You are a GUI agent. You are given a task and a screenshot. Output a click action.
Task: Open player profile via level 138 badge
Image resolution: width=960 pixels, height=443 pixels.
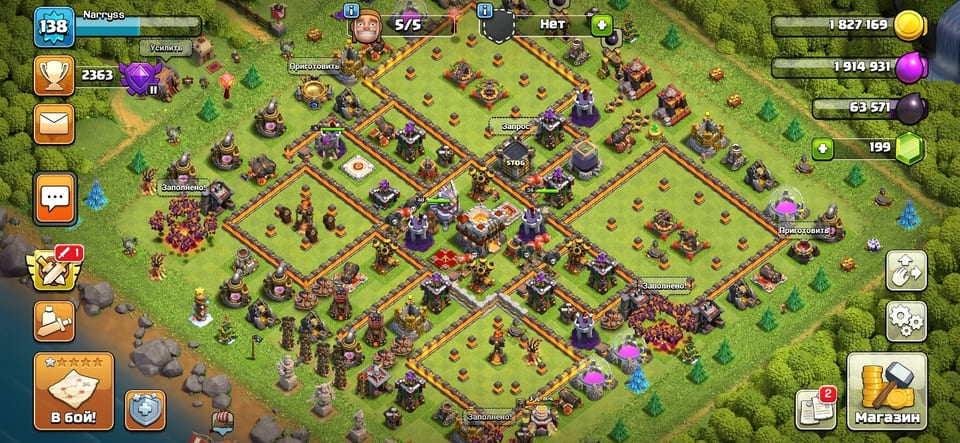tap(51, 27)
